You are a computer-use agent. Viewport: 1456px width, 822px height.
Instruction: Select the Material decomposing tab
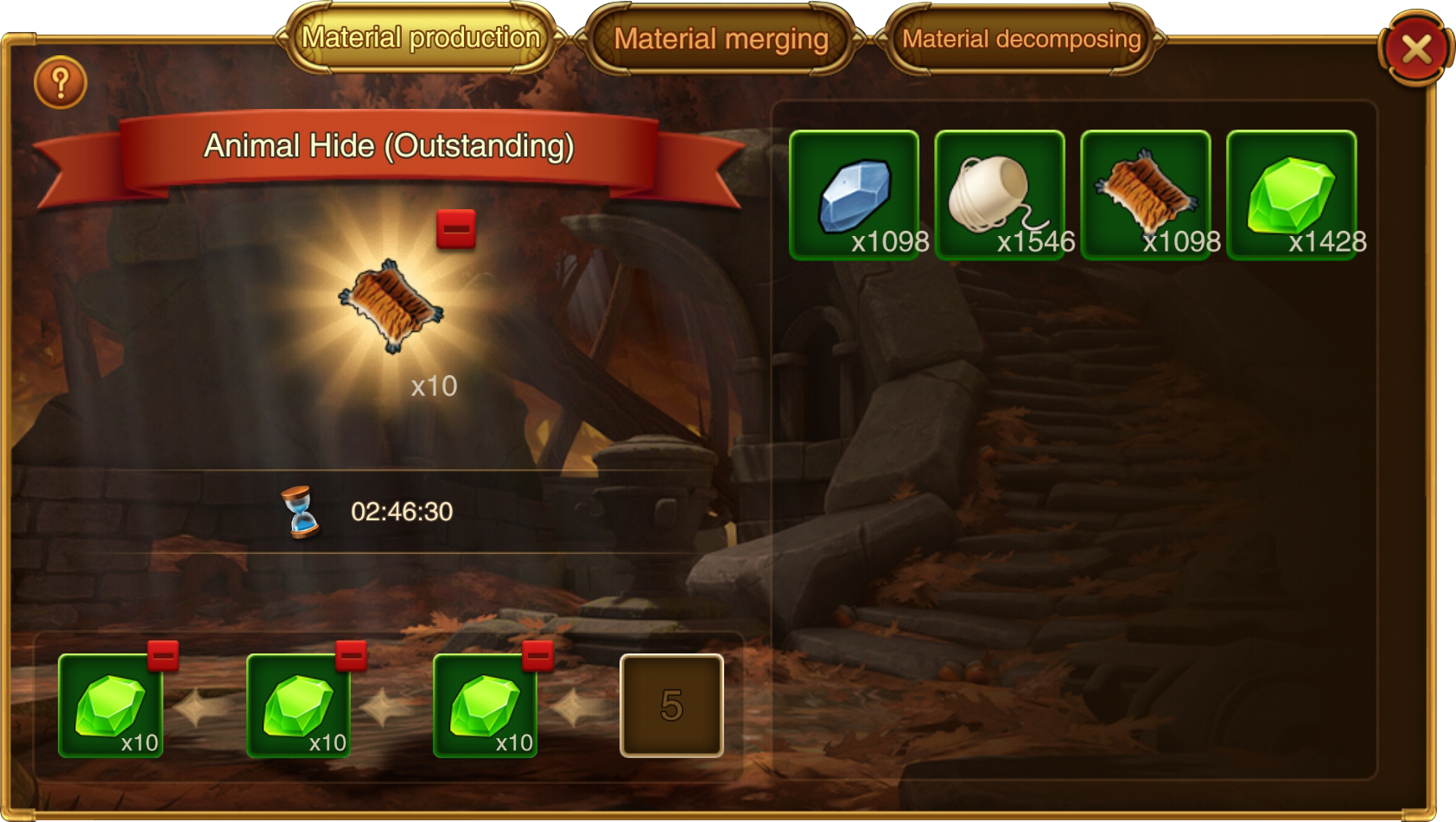[1020, 39]
